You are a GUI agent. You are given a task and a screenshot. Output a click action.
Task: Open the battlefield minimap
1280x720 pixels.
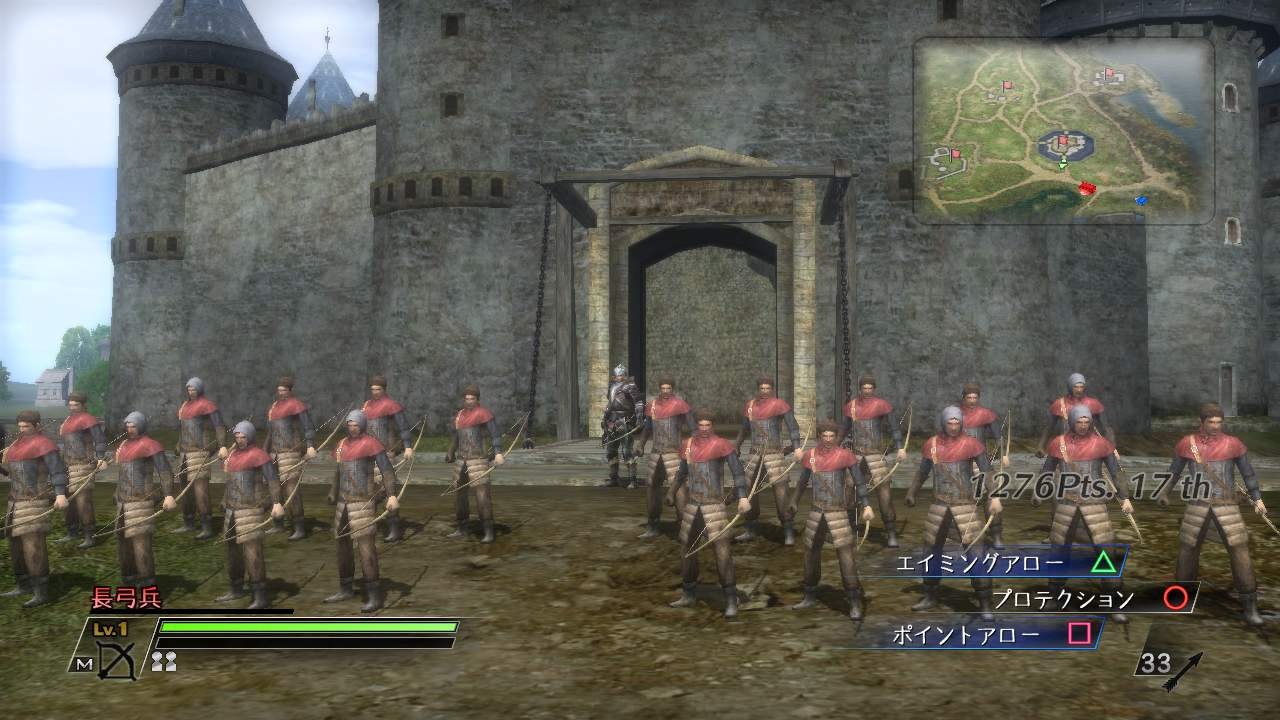click(1063, 129)
